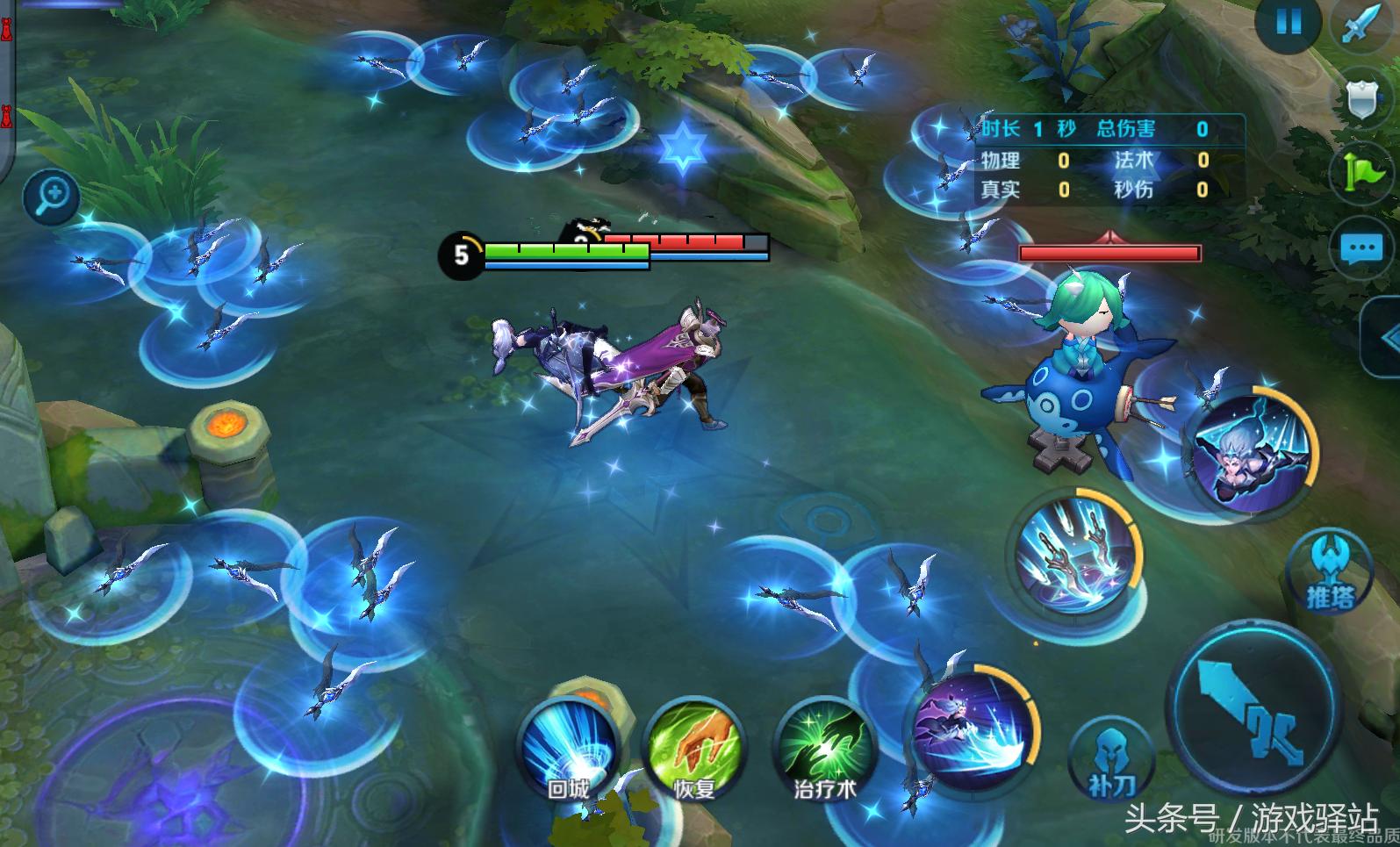The height and width of the screenshot is (847, 1400).
Task: Pause the game with the pause button
Action: [x=1288, y=21]
